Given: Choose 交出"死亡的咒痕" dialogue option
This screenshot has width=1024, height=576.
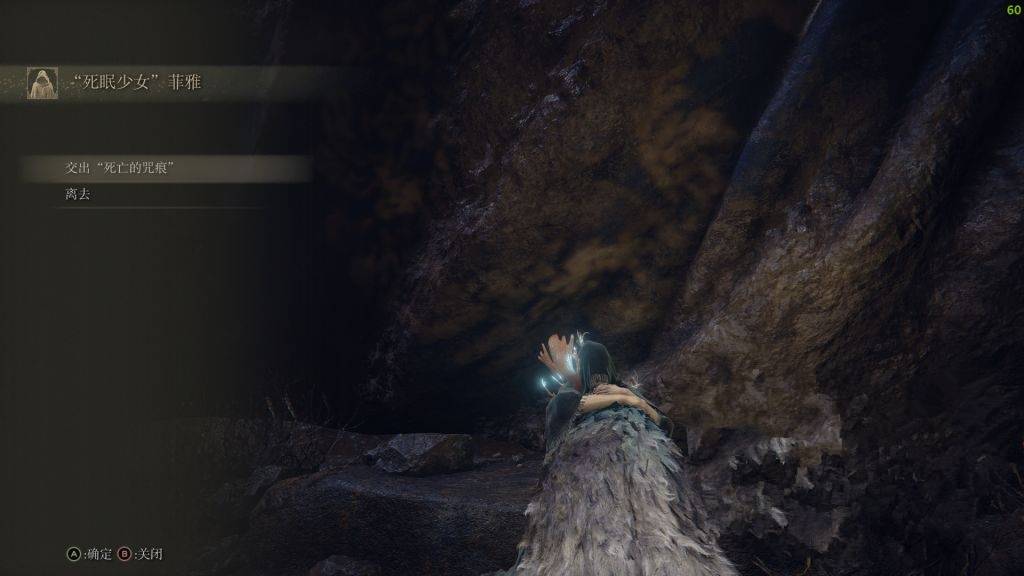Looking at the screenshot, I should point(121,169).
